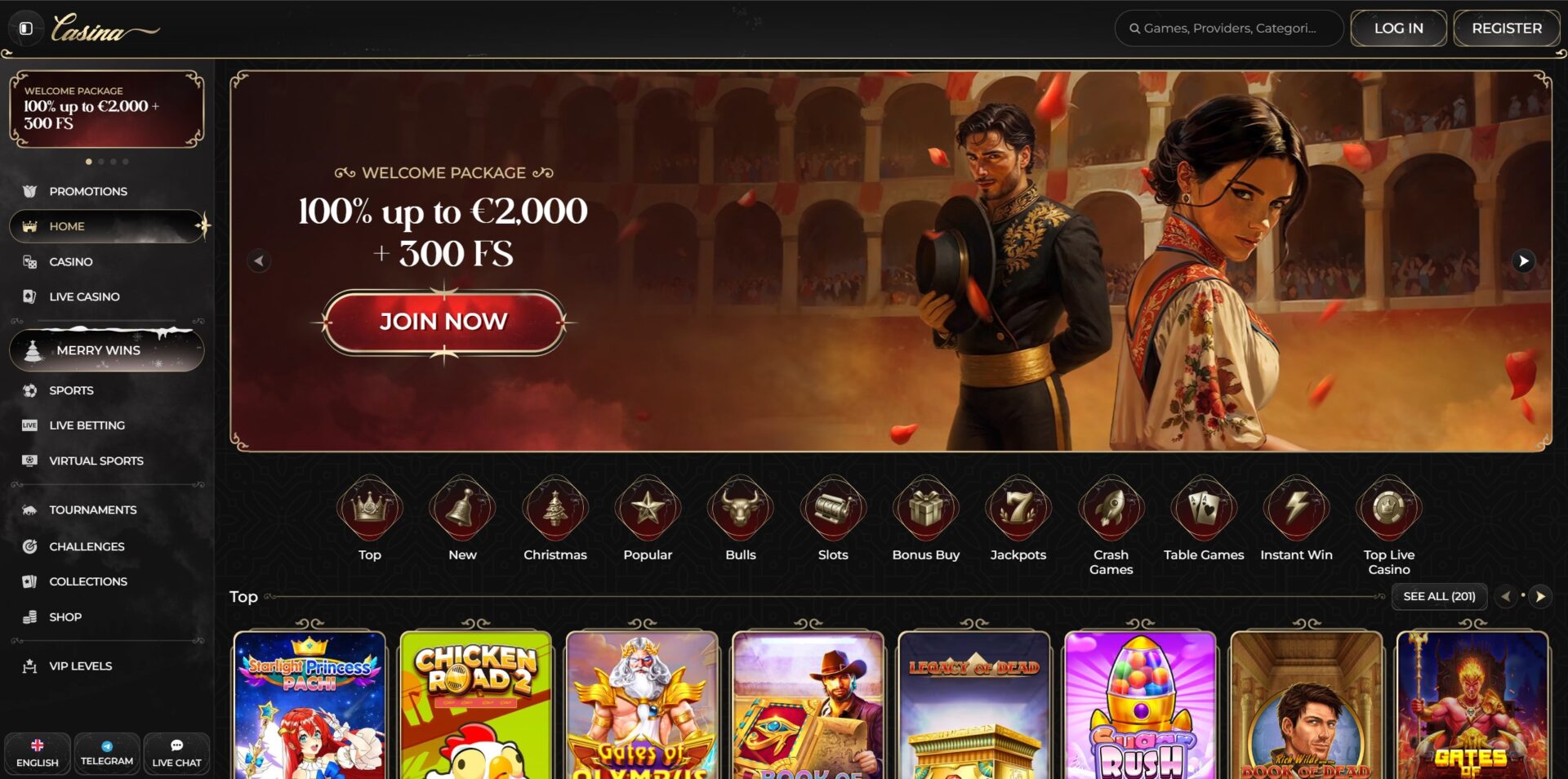1568x779 pixels.
Task: Open the REGISTER form
Action: [x=1506, y=29]
